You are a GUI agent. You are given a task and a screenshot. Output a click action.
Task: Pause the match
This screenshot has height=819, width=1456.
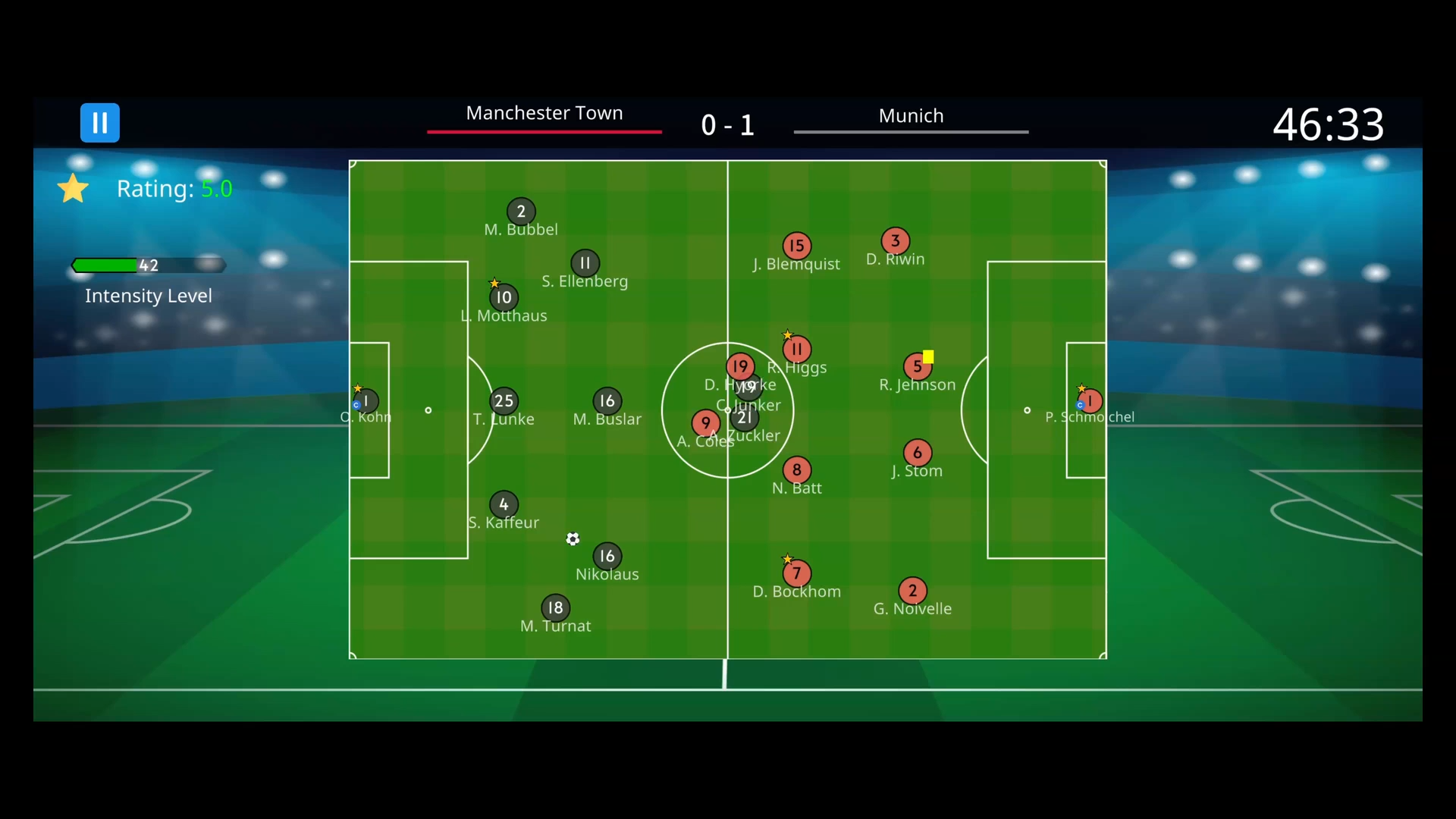point(99,122)
